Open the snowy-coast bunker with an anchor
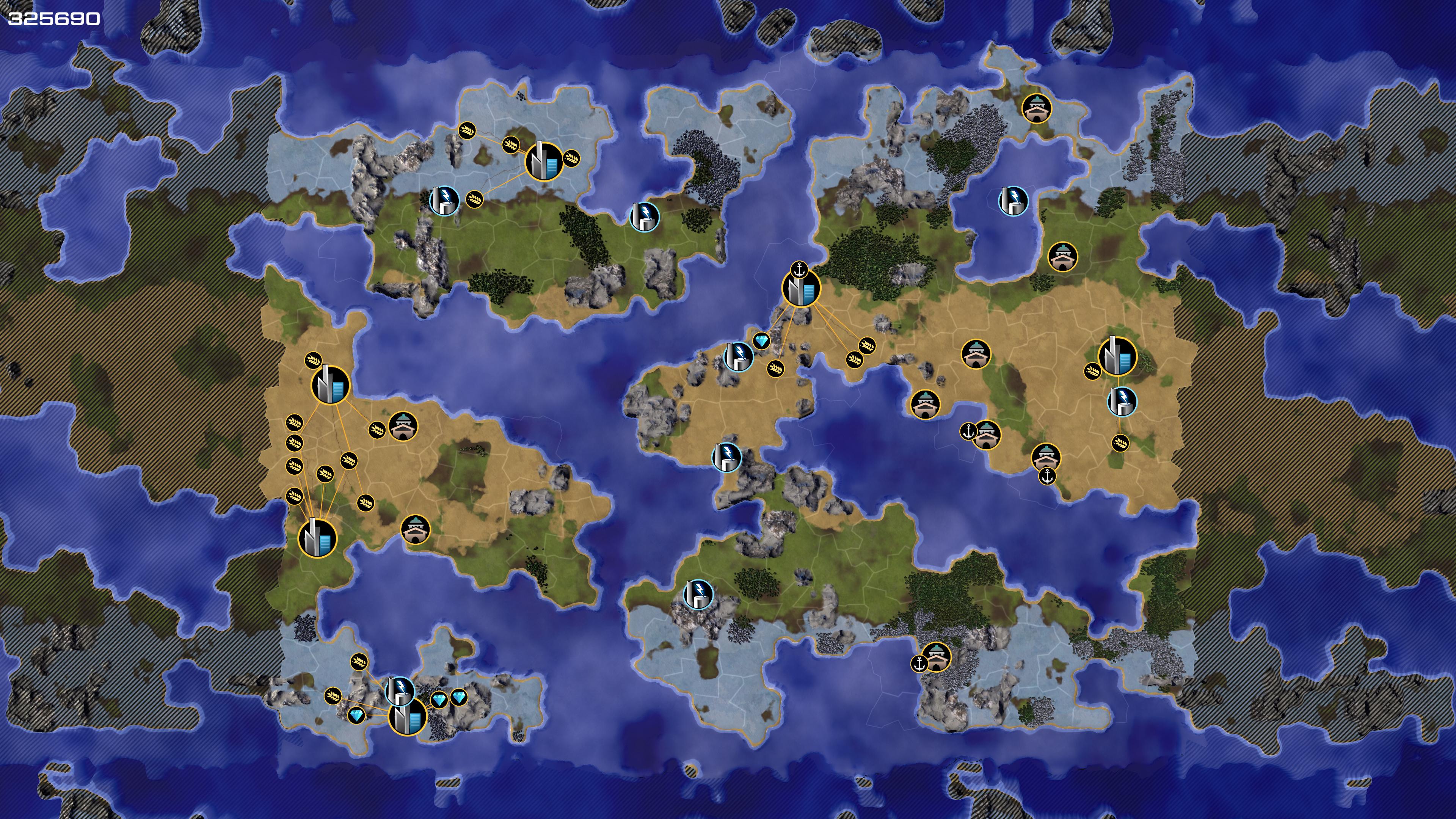 [x=936, y=656]
